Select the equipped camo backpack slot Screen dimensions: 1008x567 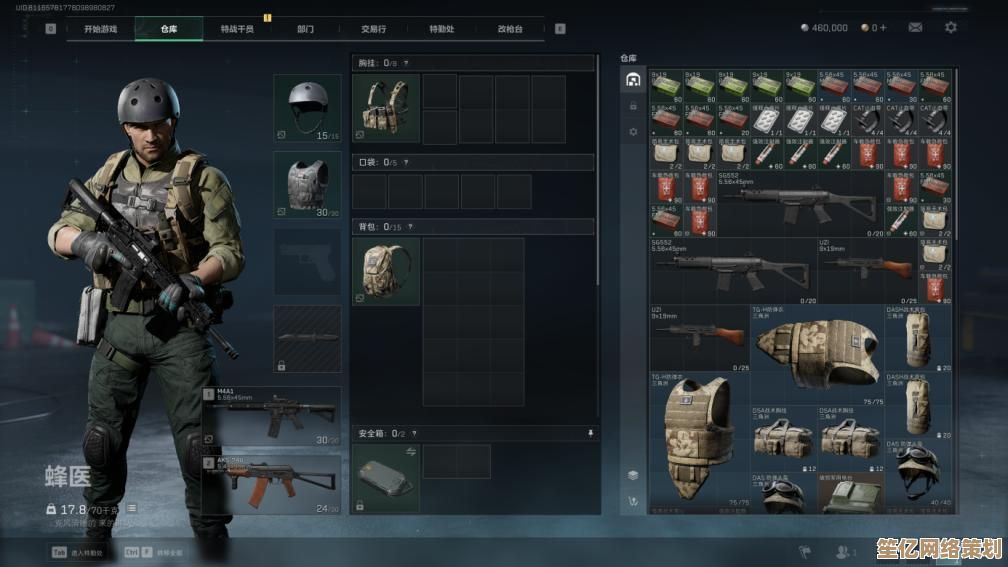[386, 271]
